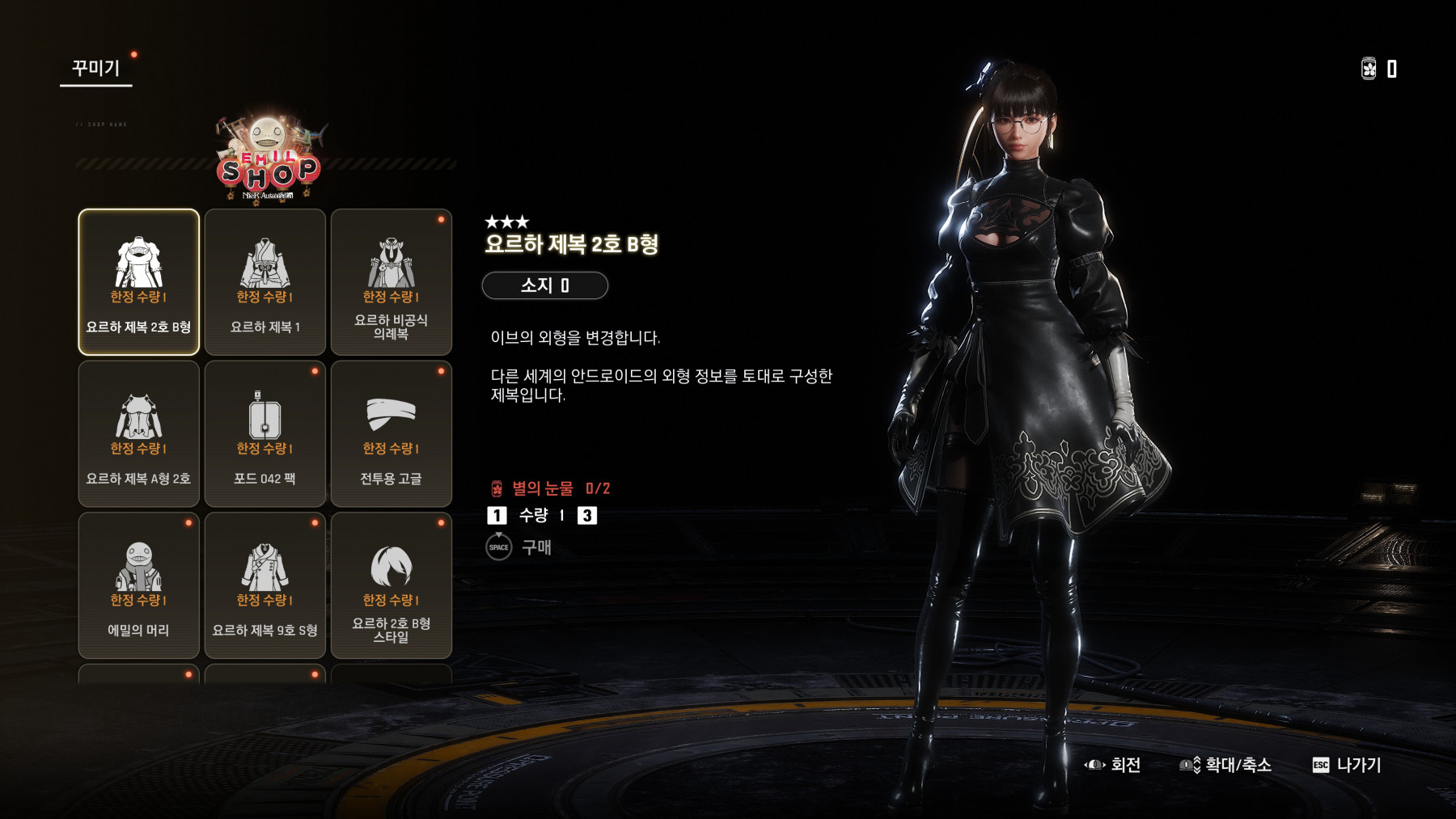Increase quantity with the 3 stepper

(587, 516)
